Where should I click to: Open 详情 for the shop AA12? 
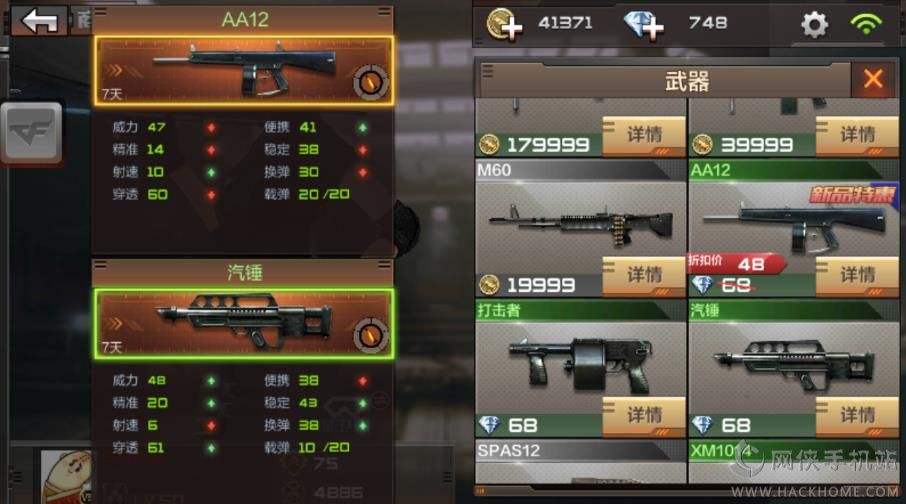click(857, 275)
